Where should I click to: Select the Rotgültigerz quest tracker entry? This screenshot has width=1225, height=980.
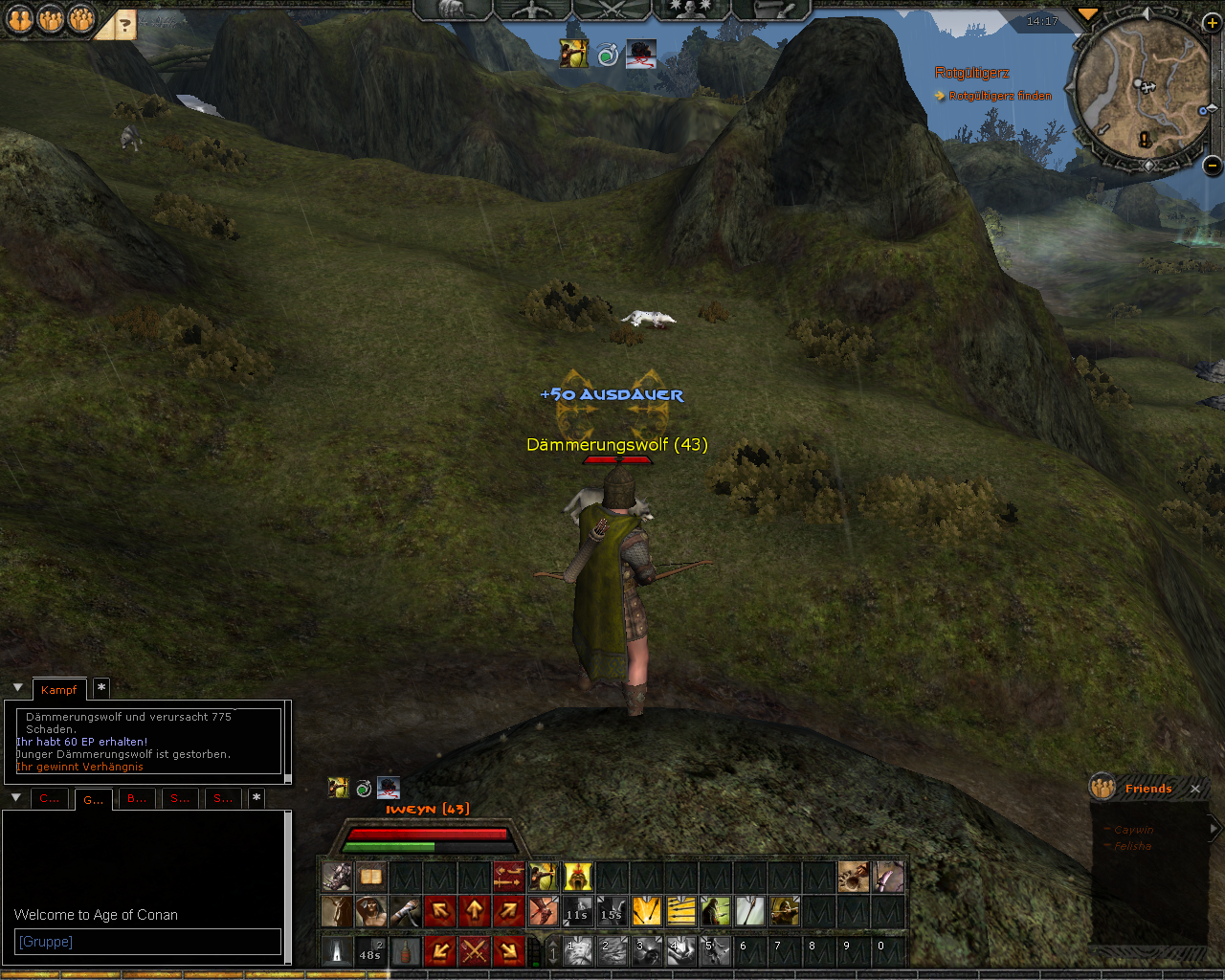pos(971,73)
